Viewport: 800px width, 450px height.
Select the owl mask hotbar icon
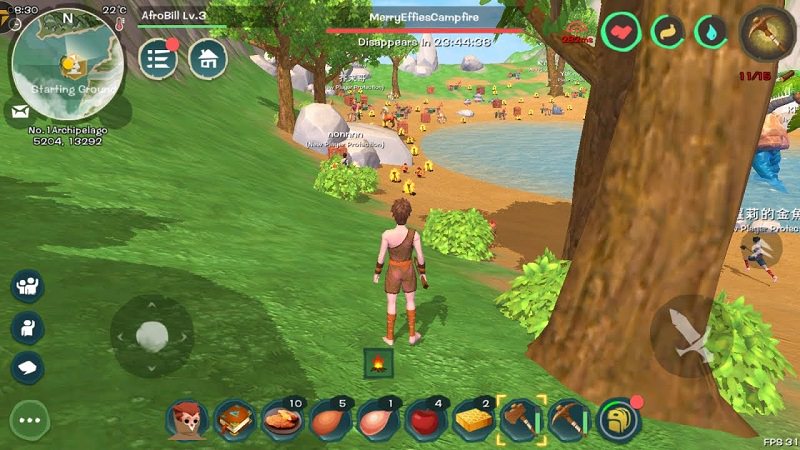point(187,420)
